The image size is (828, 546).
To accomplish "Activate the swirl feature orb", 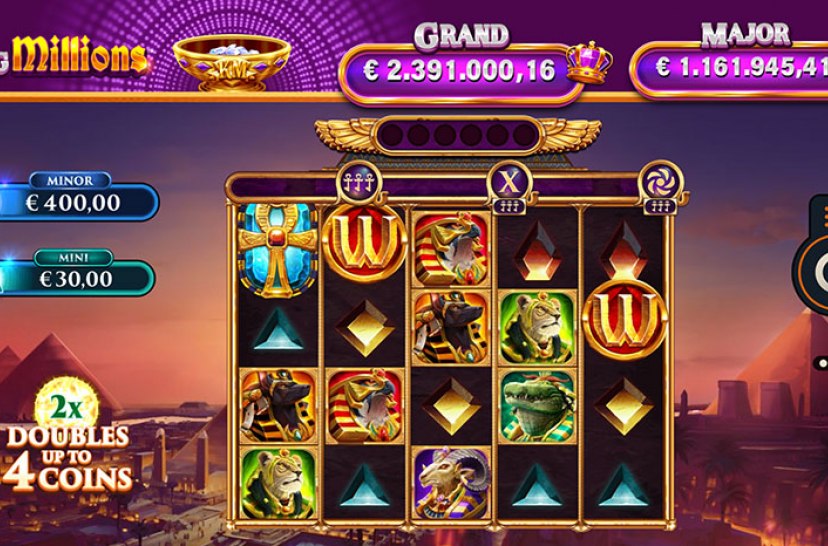I will pos(656,179).
